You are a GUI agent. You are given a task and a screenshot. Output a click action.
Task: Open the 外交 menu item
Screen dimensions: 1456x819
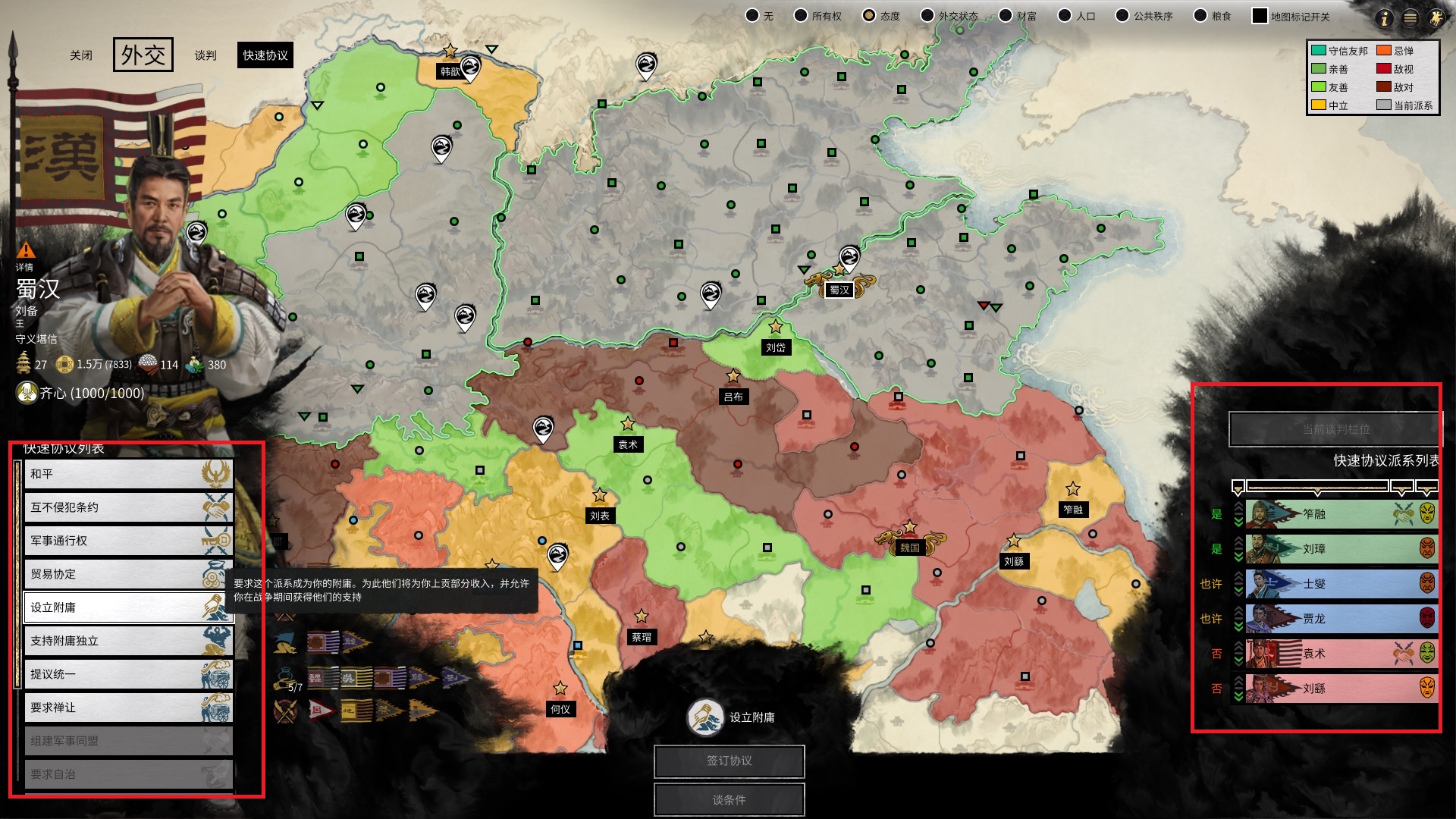pyautogui.click(x=143, y=54)
